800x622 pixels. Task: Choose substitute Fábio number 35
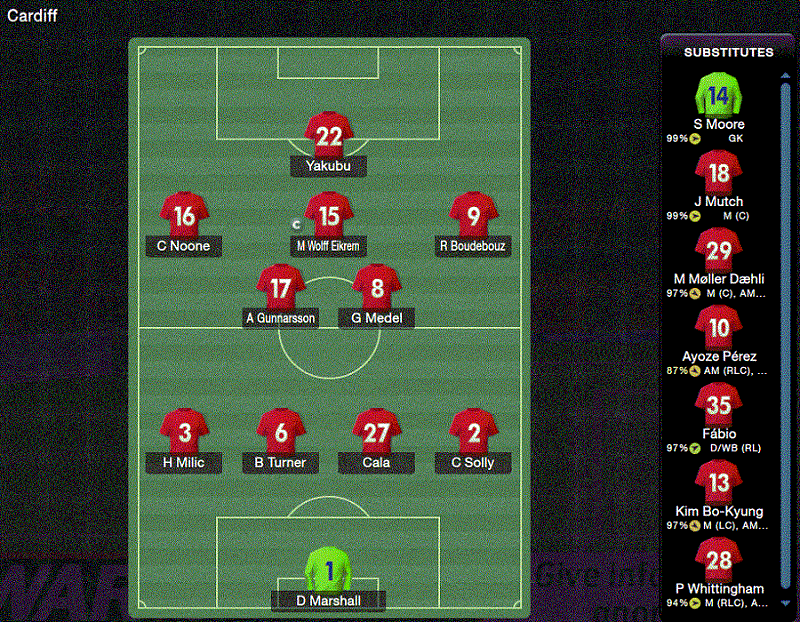[718, 405]
